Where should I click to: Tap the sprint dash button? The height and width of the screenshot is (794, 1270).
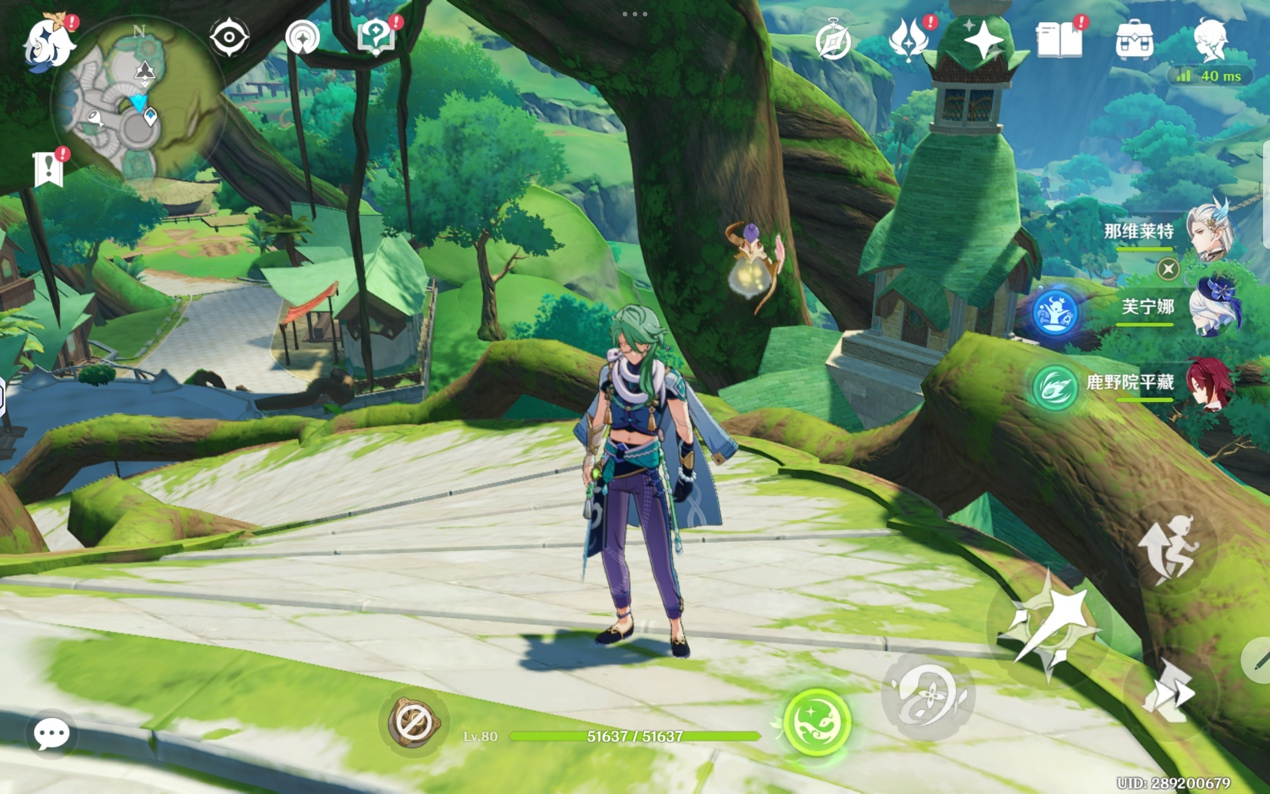pos(1168,691)
